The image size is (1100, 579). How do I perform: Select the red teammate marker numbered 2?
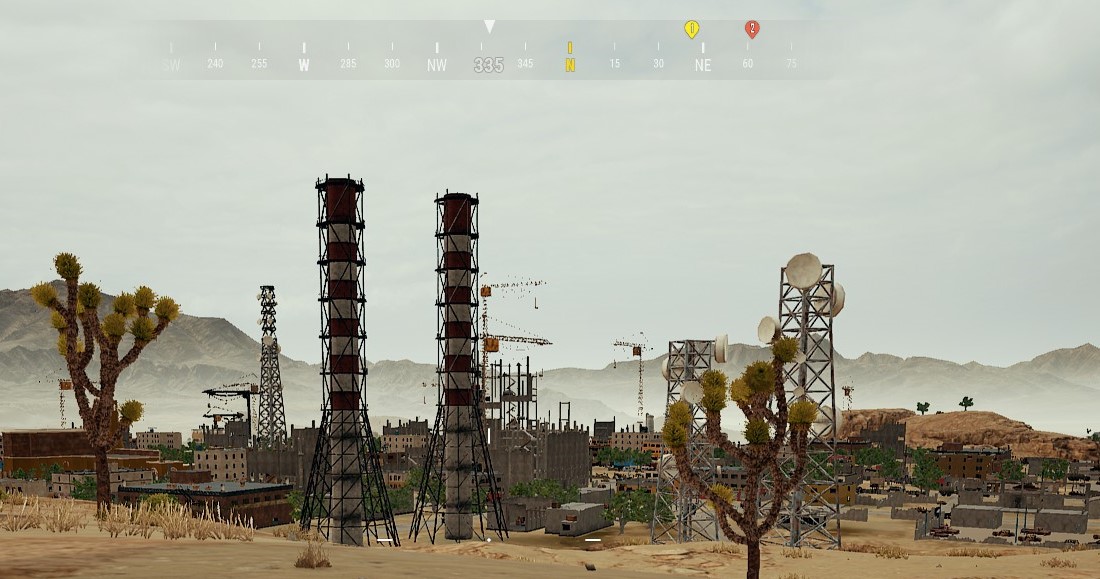pyautogui.click(x=752, y=29)
